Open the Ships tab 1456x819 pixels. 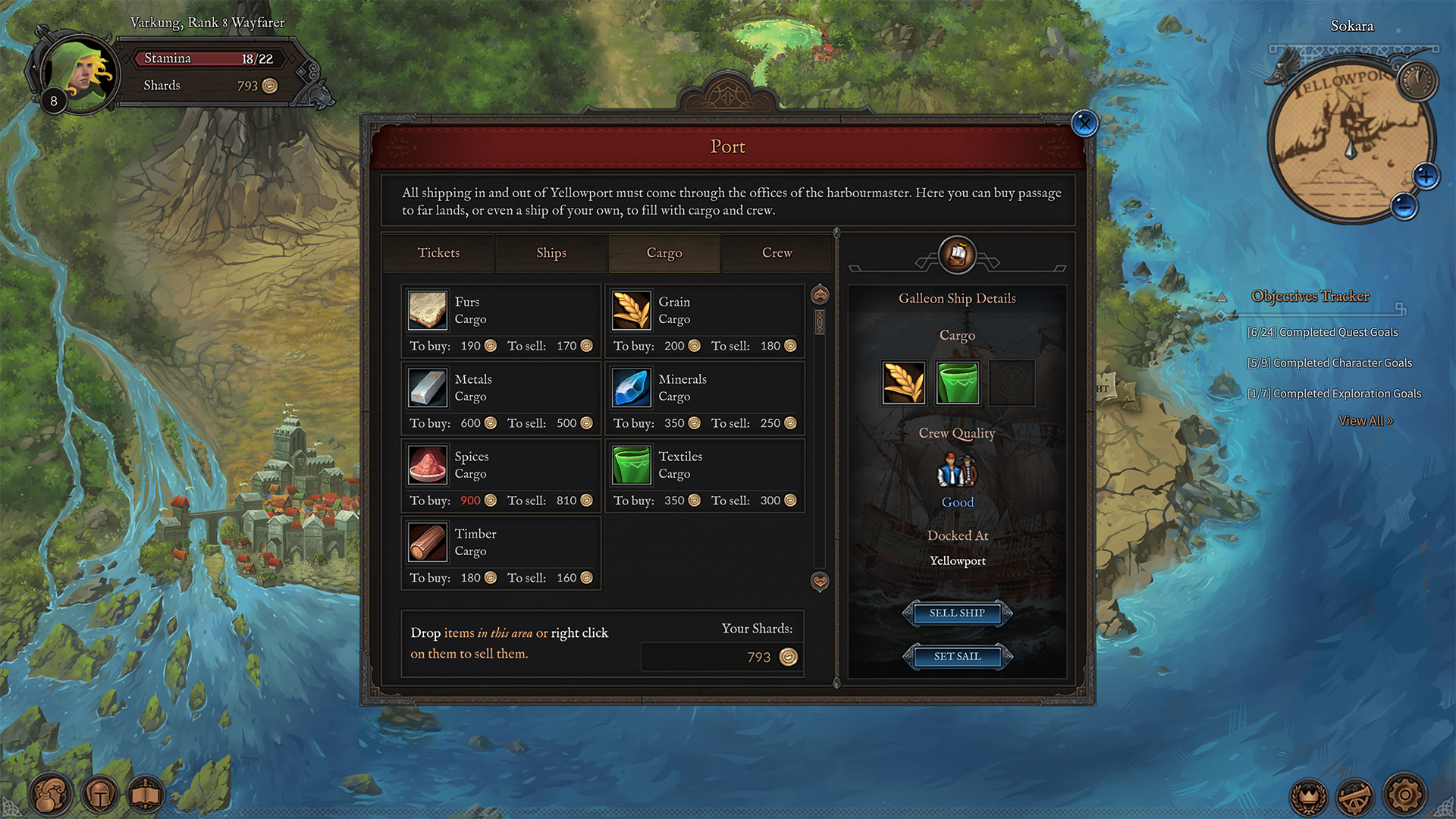pos(551,253)
